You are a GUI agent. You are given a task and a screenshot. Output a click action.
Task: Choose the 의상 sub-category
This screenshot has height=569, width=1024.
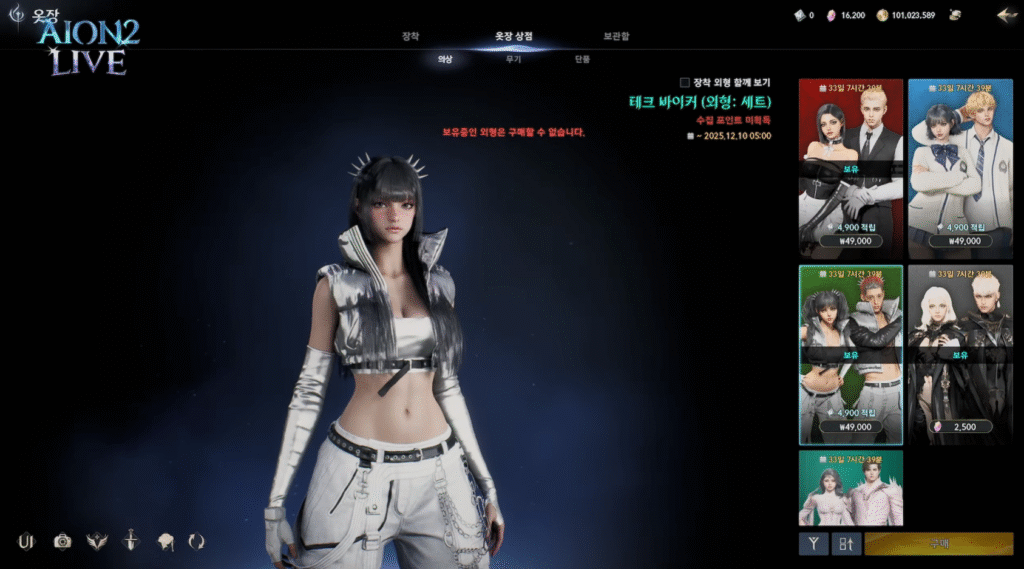pyautogui.click(x=445, y=60)
